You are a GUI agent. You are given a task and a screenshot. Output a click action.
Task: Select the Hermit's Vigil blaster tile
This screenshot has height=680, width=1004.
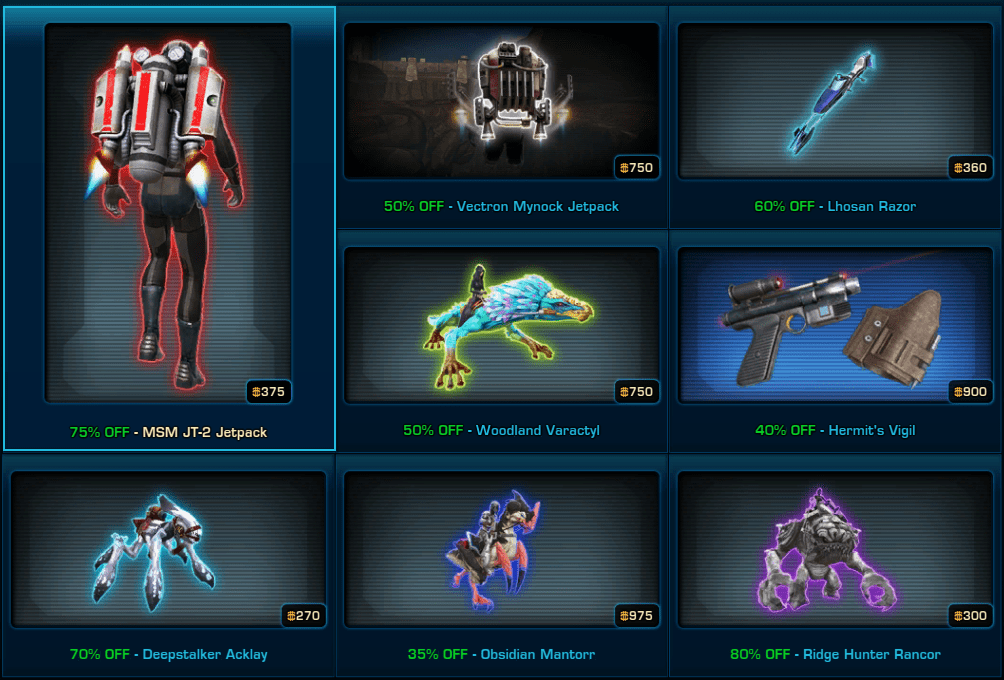tap(835, 325)
